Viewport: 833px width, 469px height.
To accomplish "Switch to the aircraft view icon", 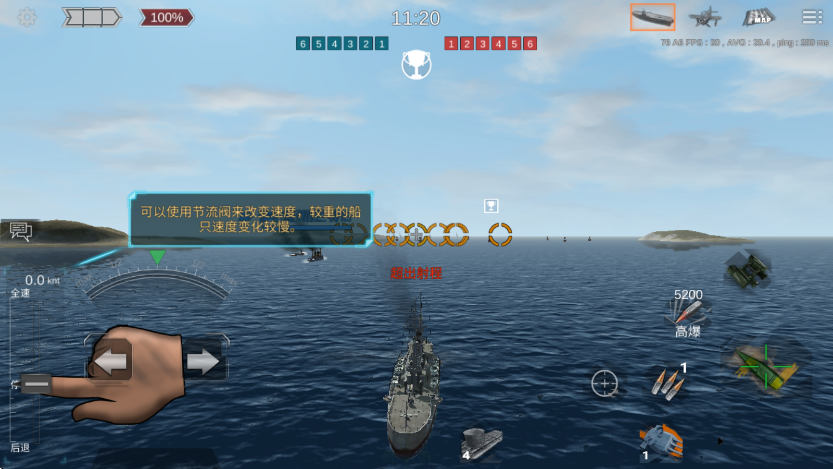I will click(706, 17).
